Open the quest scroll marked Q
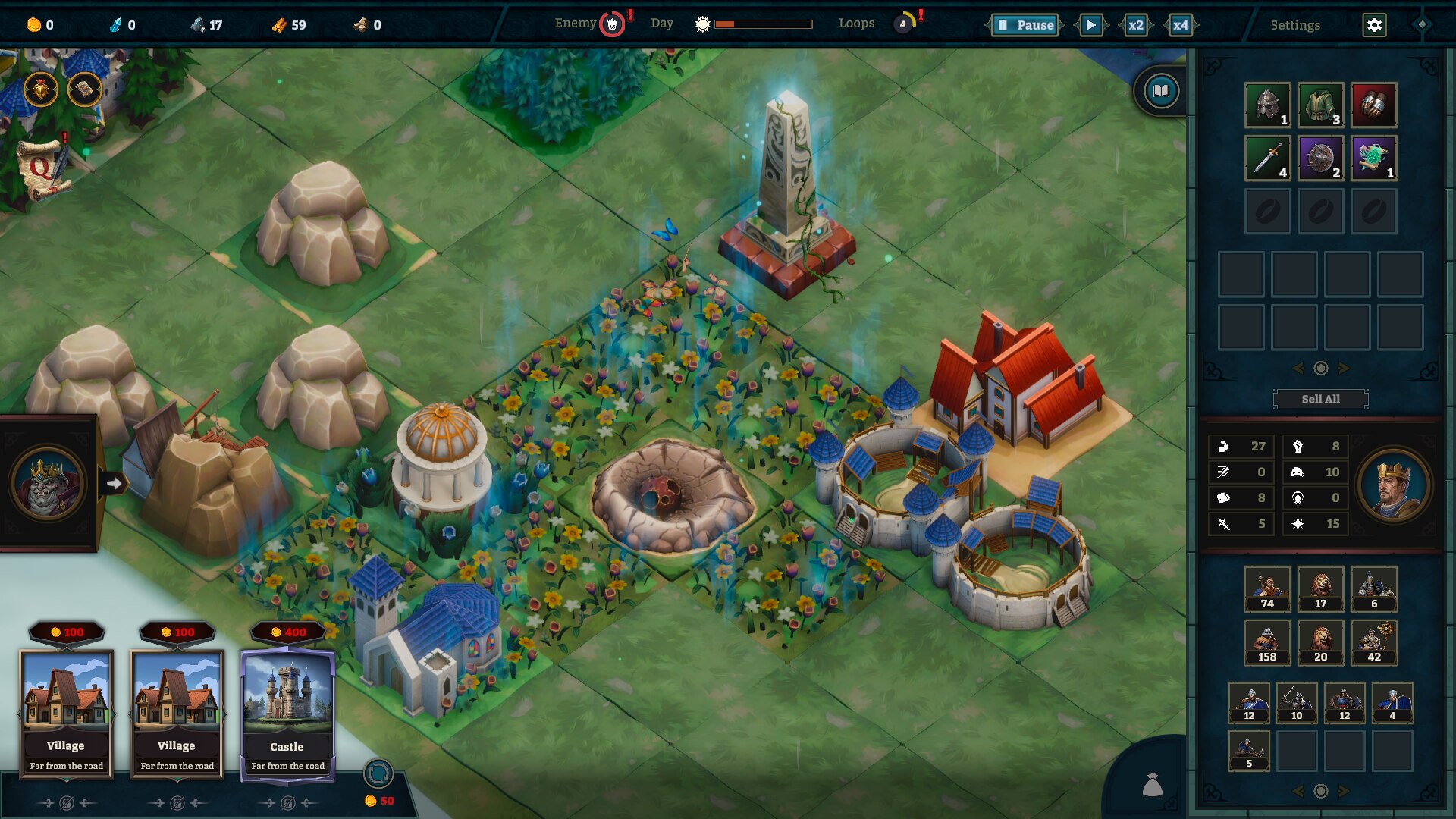This screenshot has width=1456, height=819. [x=42, y=167]
